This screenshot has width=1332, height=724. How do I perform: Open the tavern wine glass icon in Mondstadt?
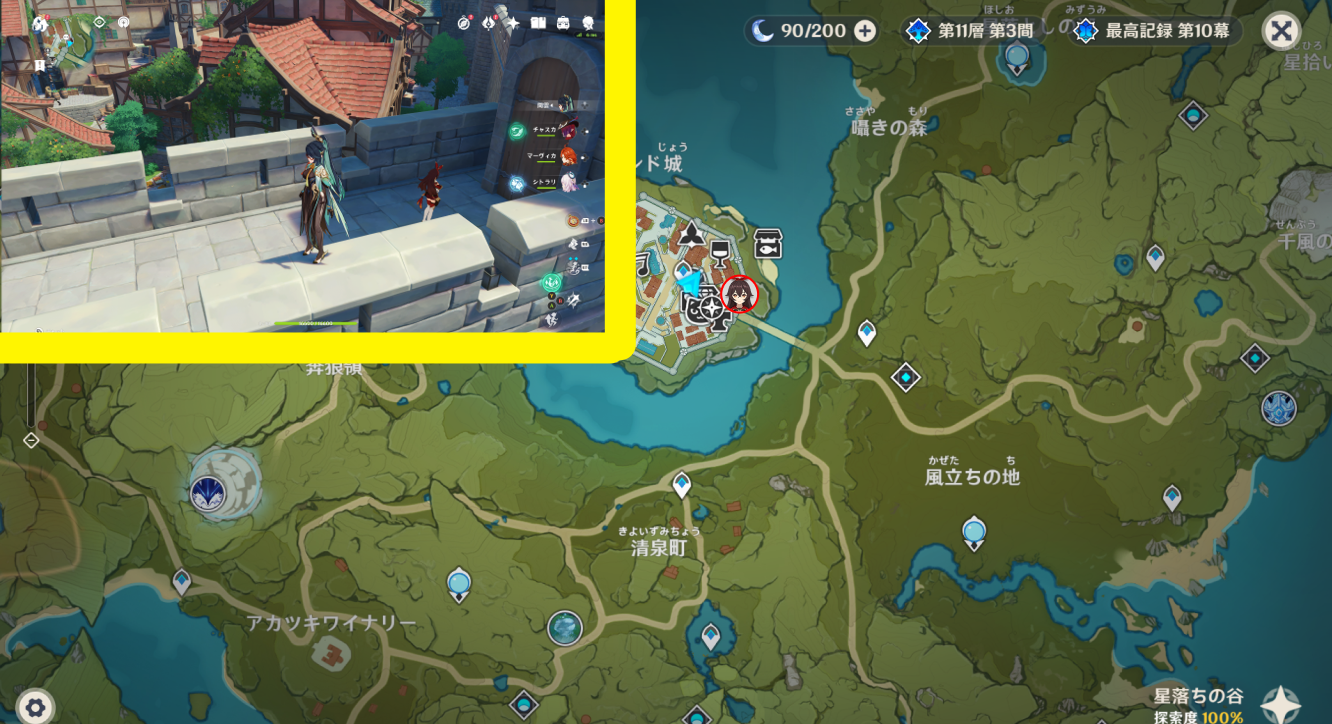[x=720, y=255]
